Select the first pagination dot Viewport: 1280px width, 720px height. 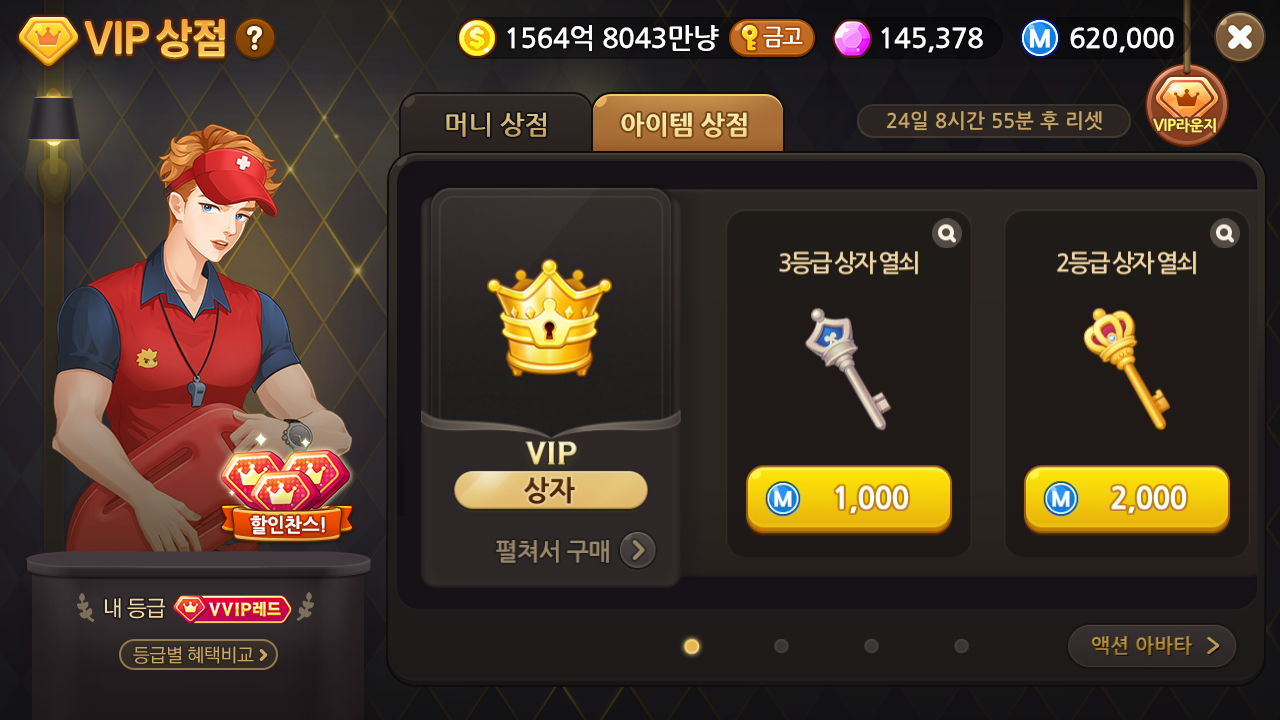click(x=691, y=647)
